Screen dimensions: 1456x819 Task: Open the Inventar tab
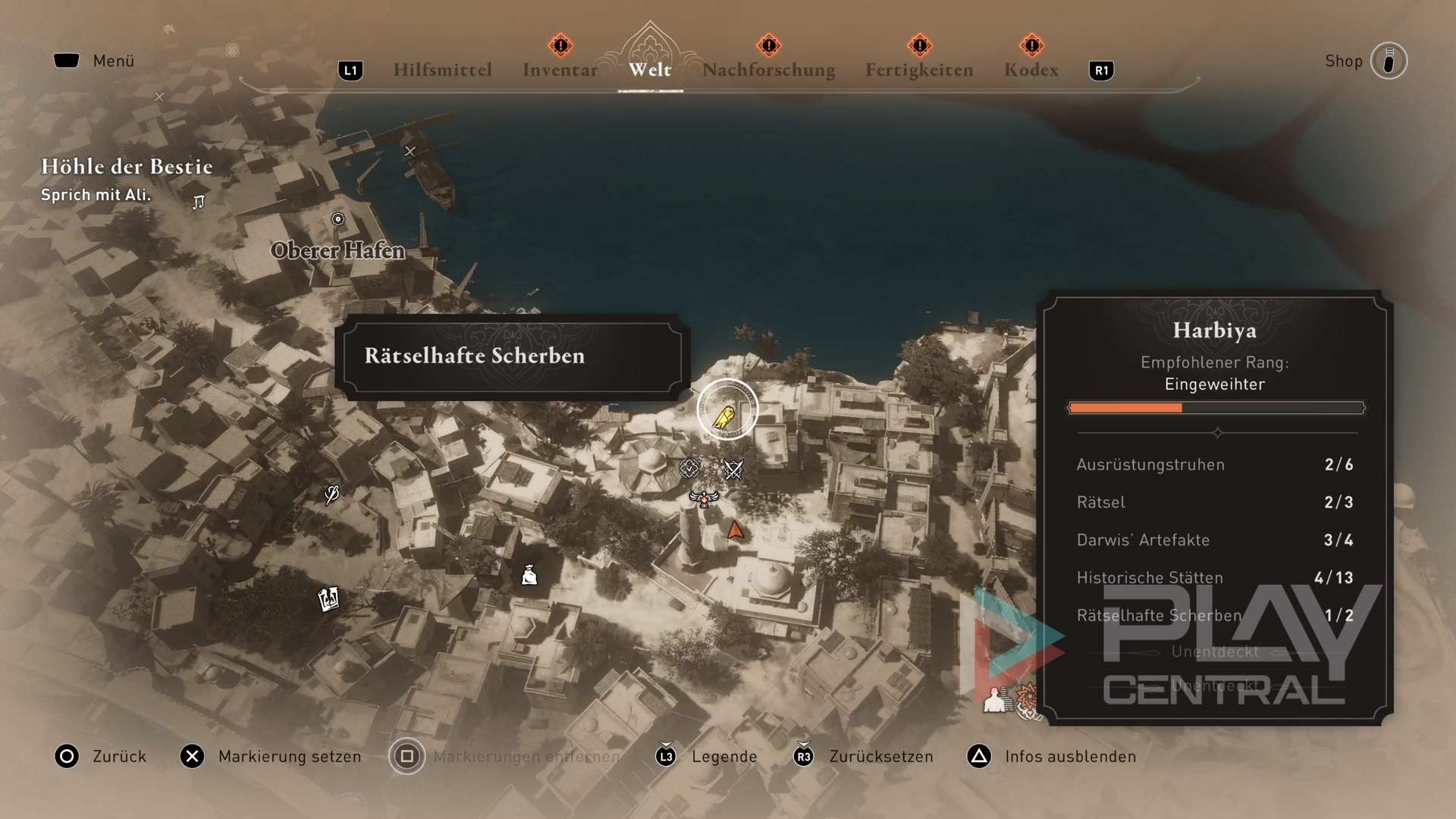pos(560,70)
